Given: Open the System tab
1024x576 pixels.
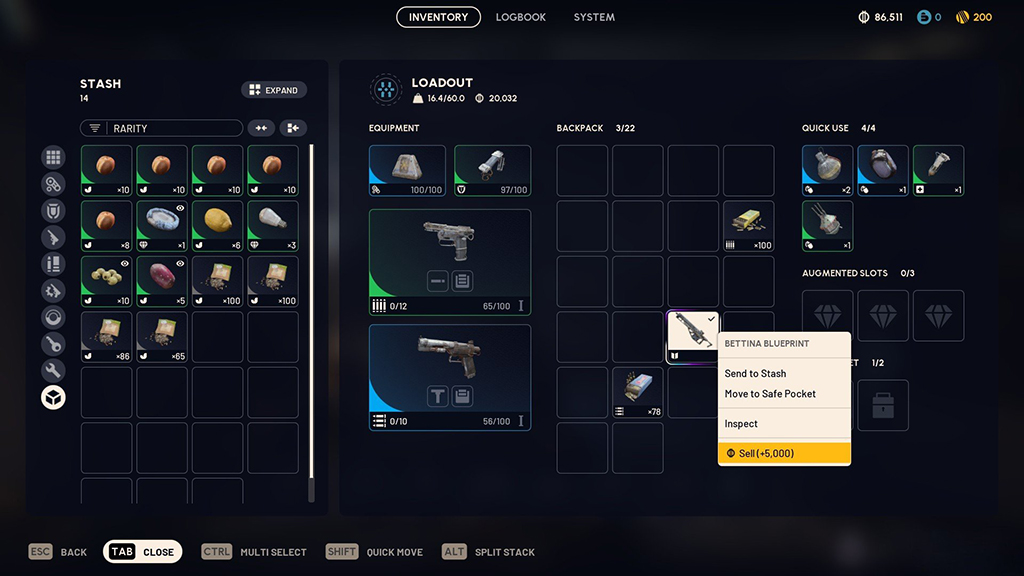Looking at the screenshot, I should coord(594,17).
